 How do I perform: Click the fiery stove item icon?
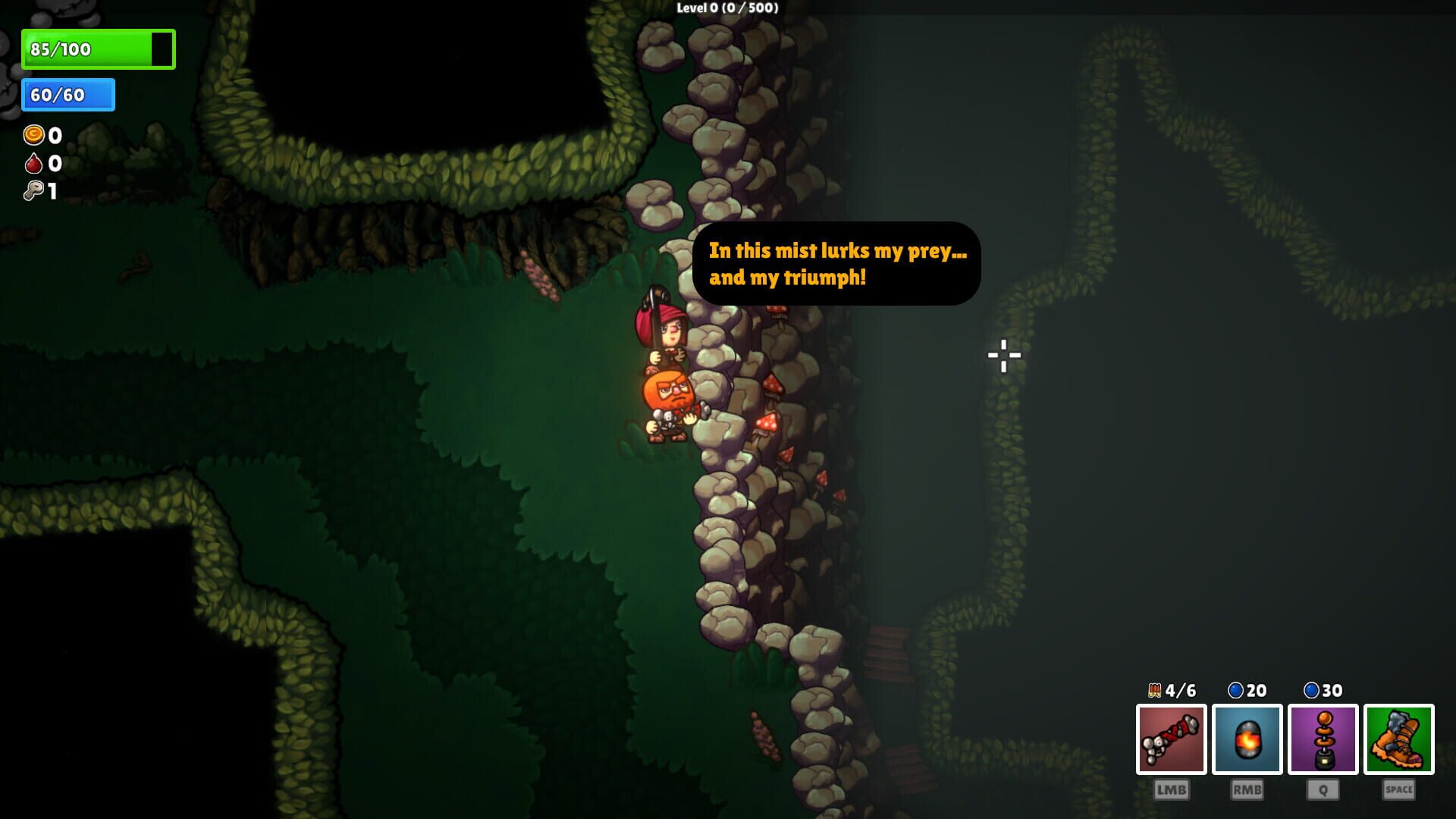coord(1247,739)
